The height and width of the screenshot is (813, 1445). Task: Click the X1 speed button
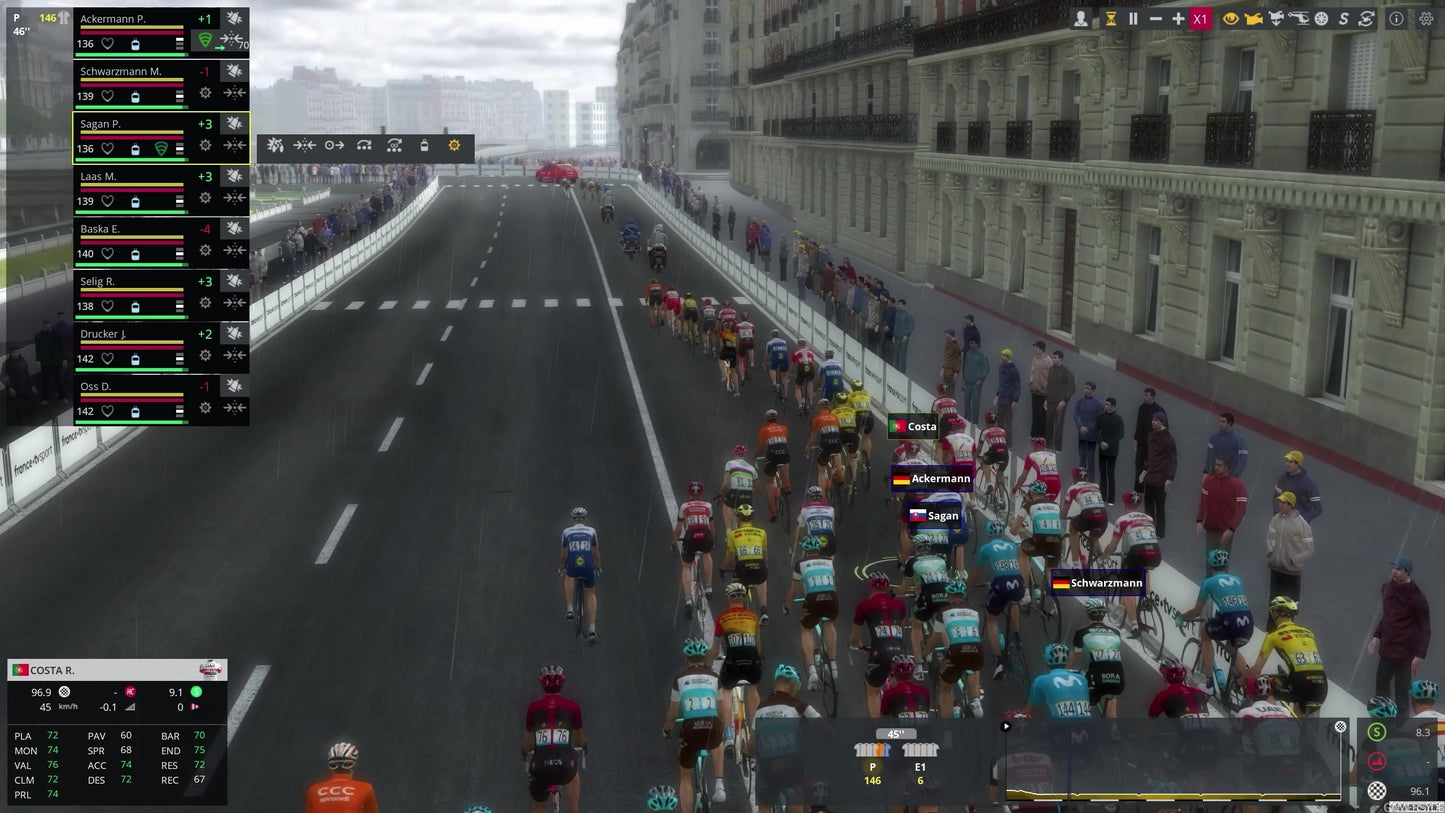[x=1199, y=18]
